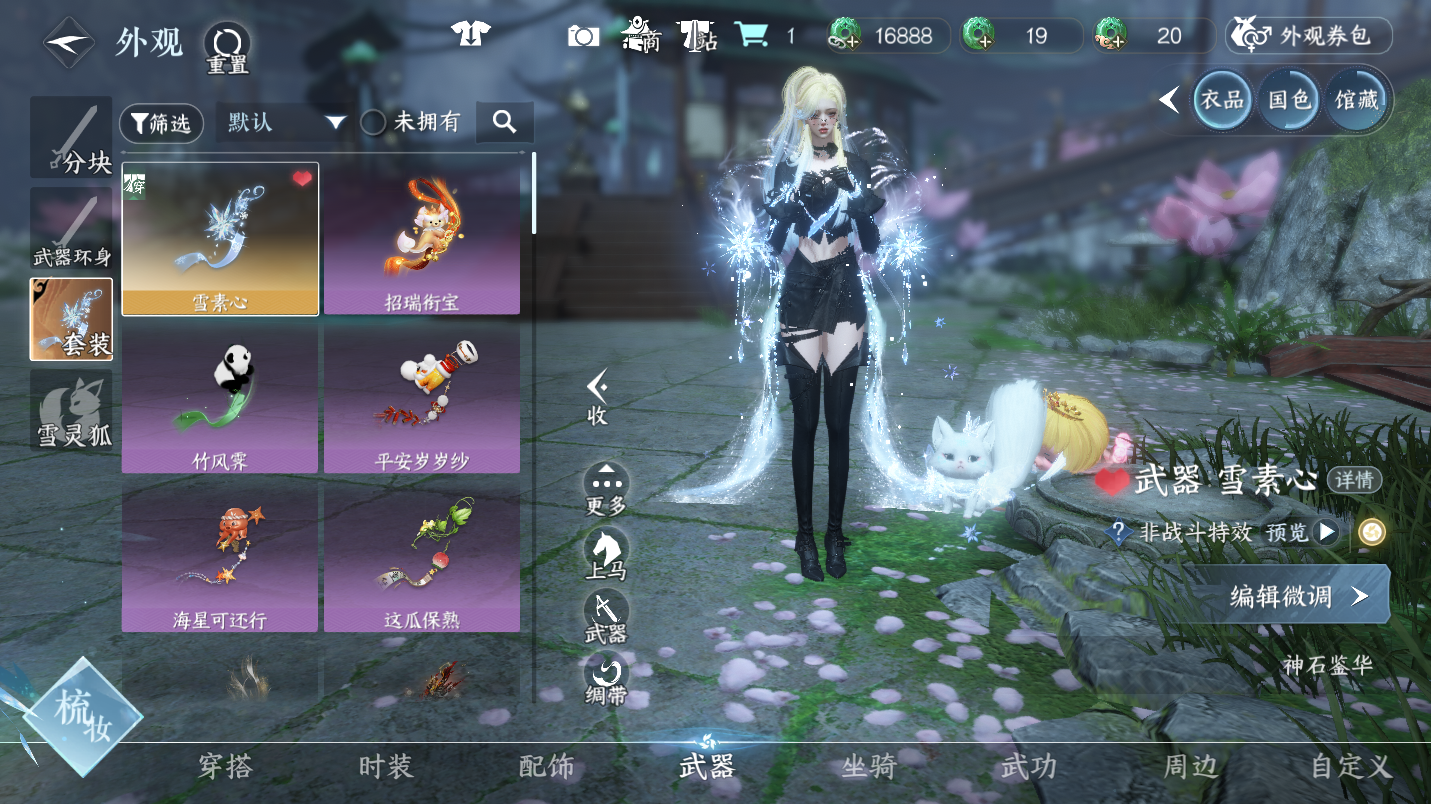The height and width of the screenshot is (804, 1431).
Task: Choose the 海星可还行 weapon skin
Action: (x=220, y=557)
